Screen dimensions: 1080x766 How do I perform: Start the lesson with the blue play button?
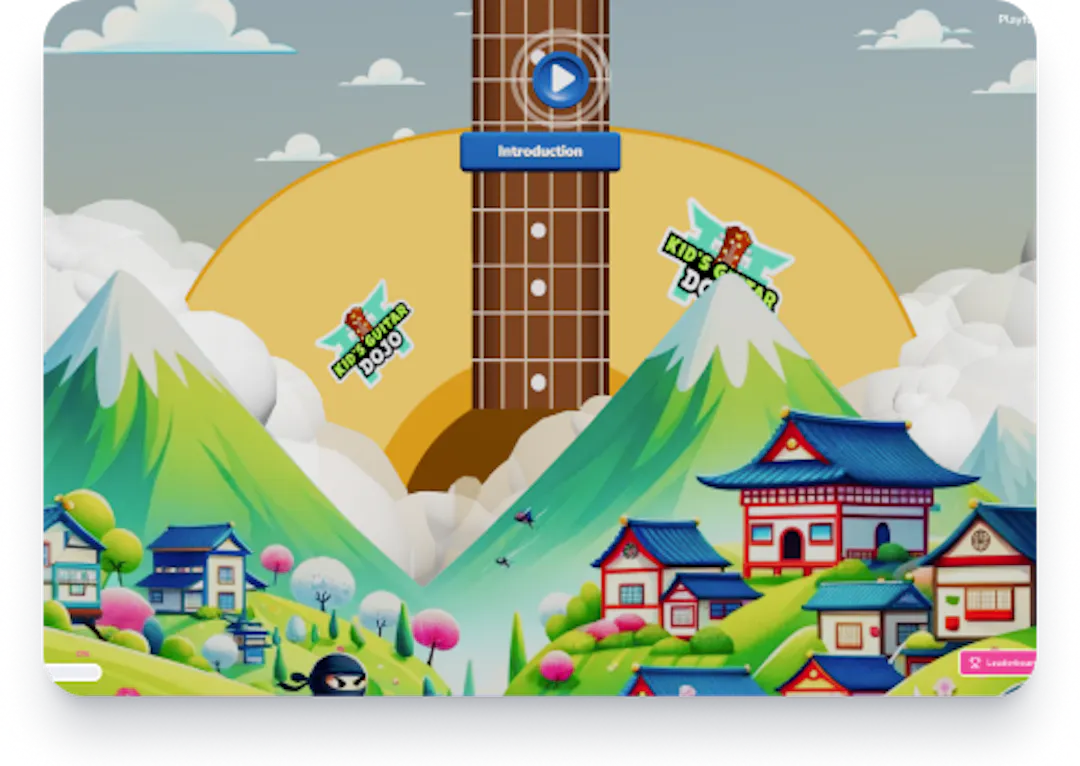(x=560, y=78)
